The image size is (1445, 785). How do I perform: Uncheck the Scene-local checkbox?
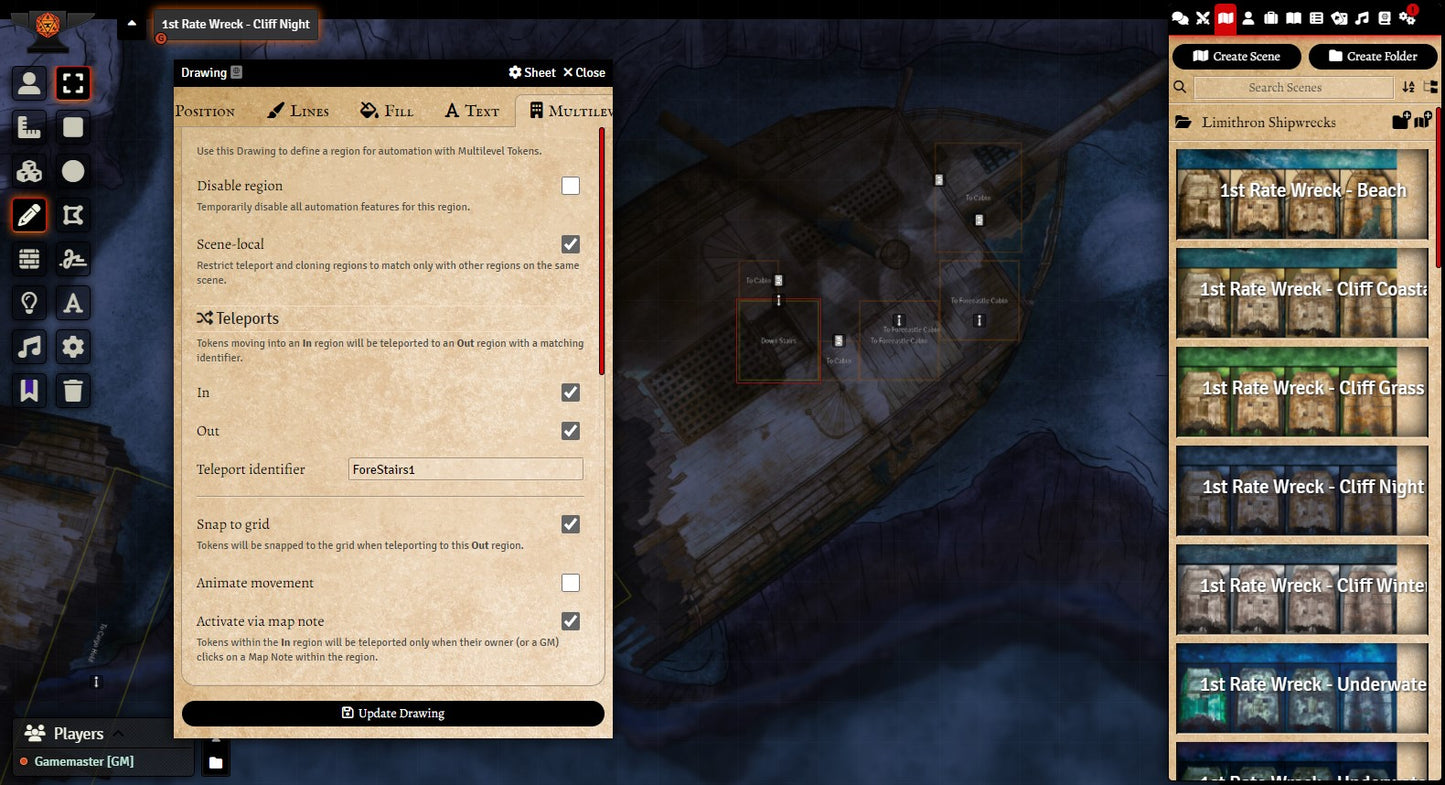pyautogui.click(x=570, y=244)
